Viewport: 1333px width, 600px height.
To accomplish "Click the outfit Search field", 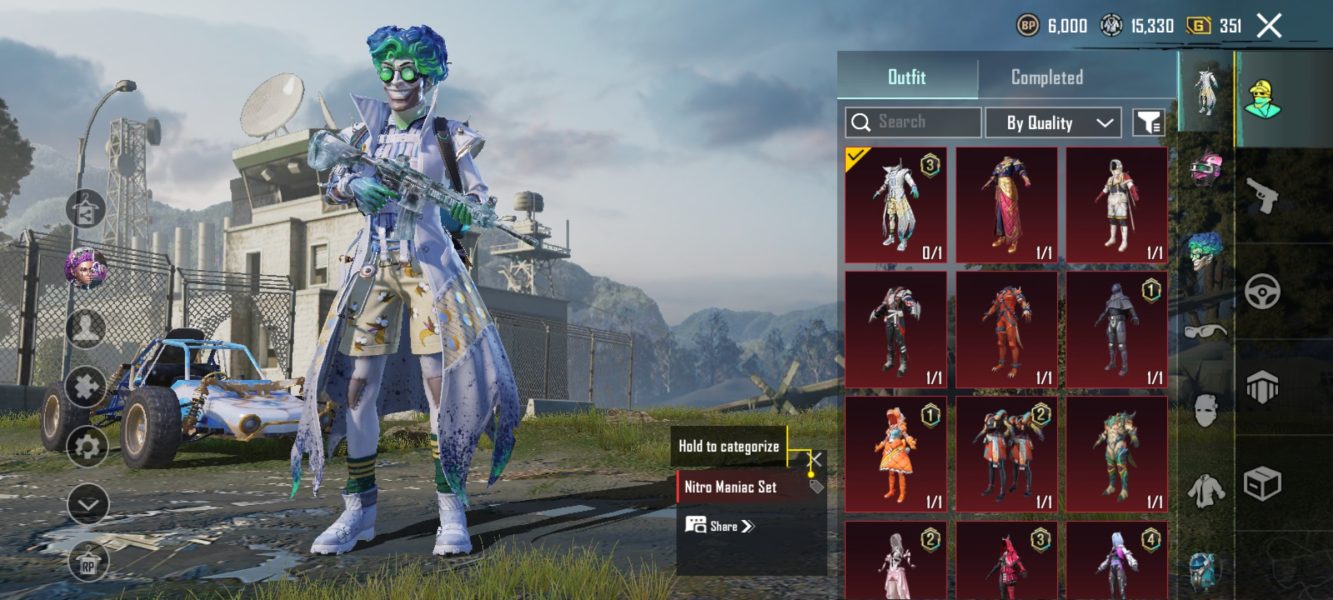I will [x=913, y=122].
